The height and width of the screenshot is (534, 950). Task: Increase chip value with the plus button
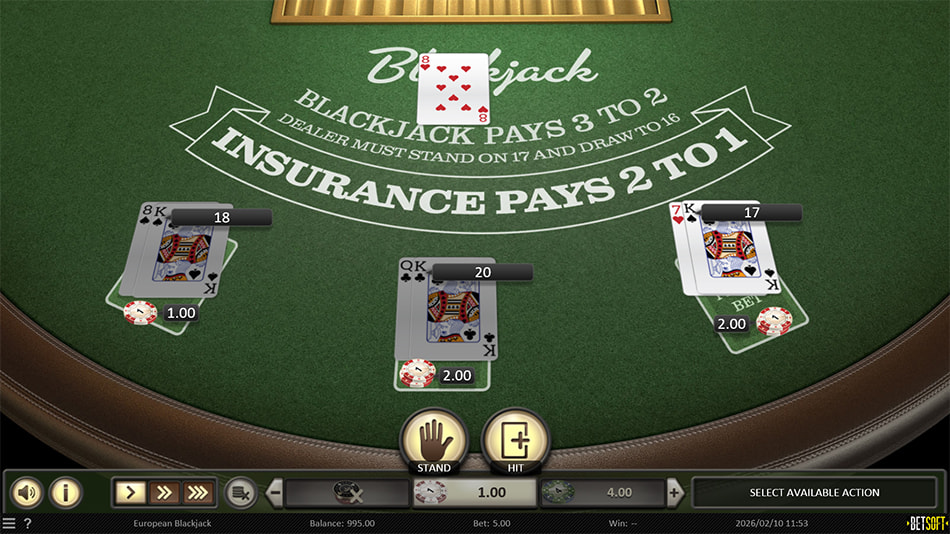coord(675,492)
